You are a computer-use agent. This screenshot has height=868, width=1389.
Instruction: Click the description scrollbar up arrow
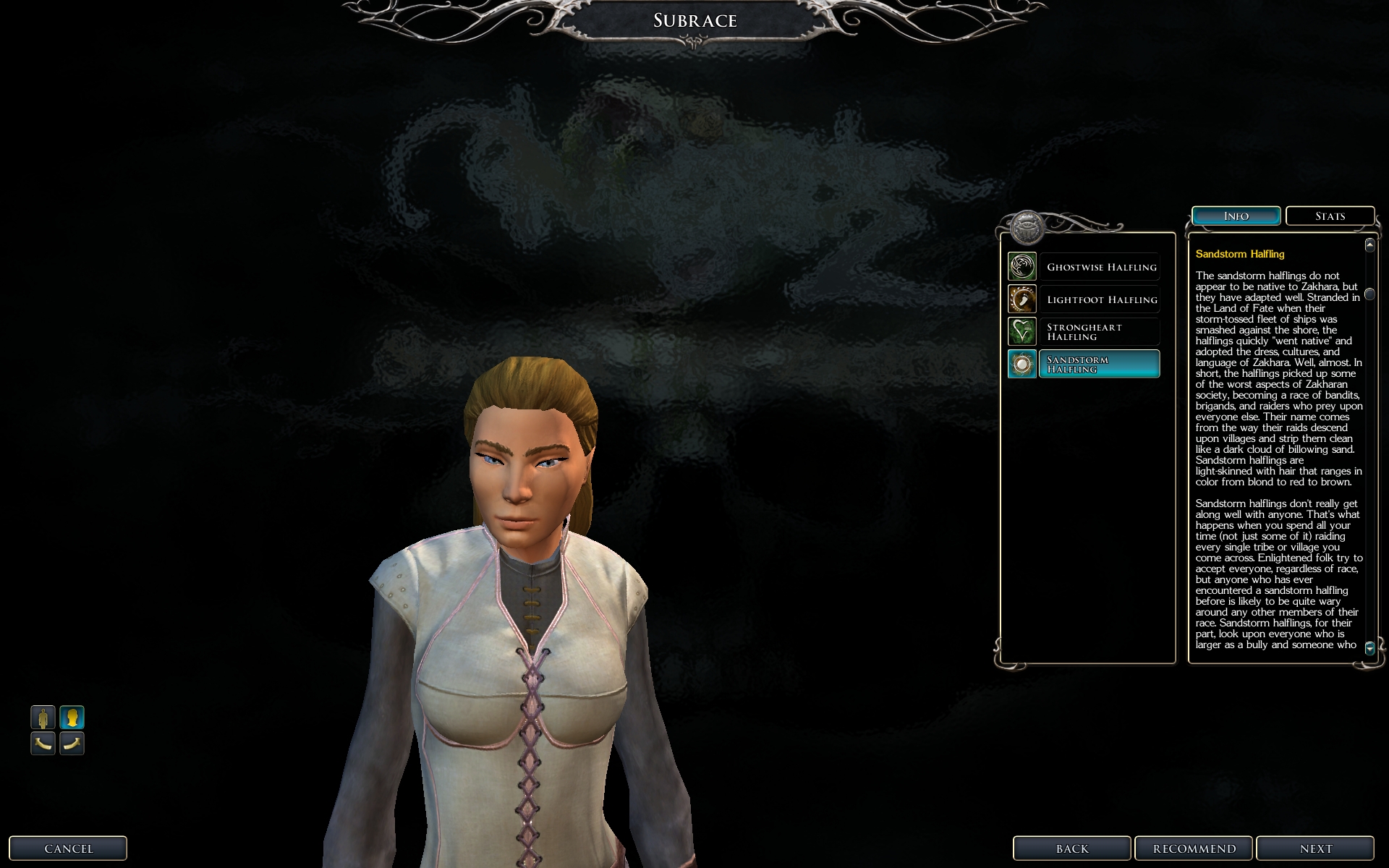tap(1369, 245)
